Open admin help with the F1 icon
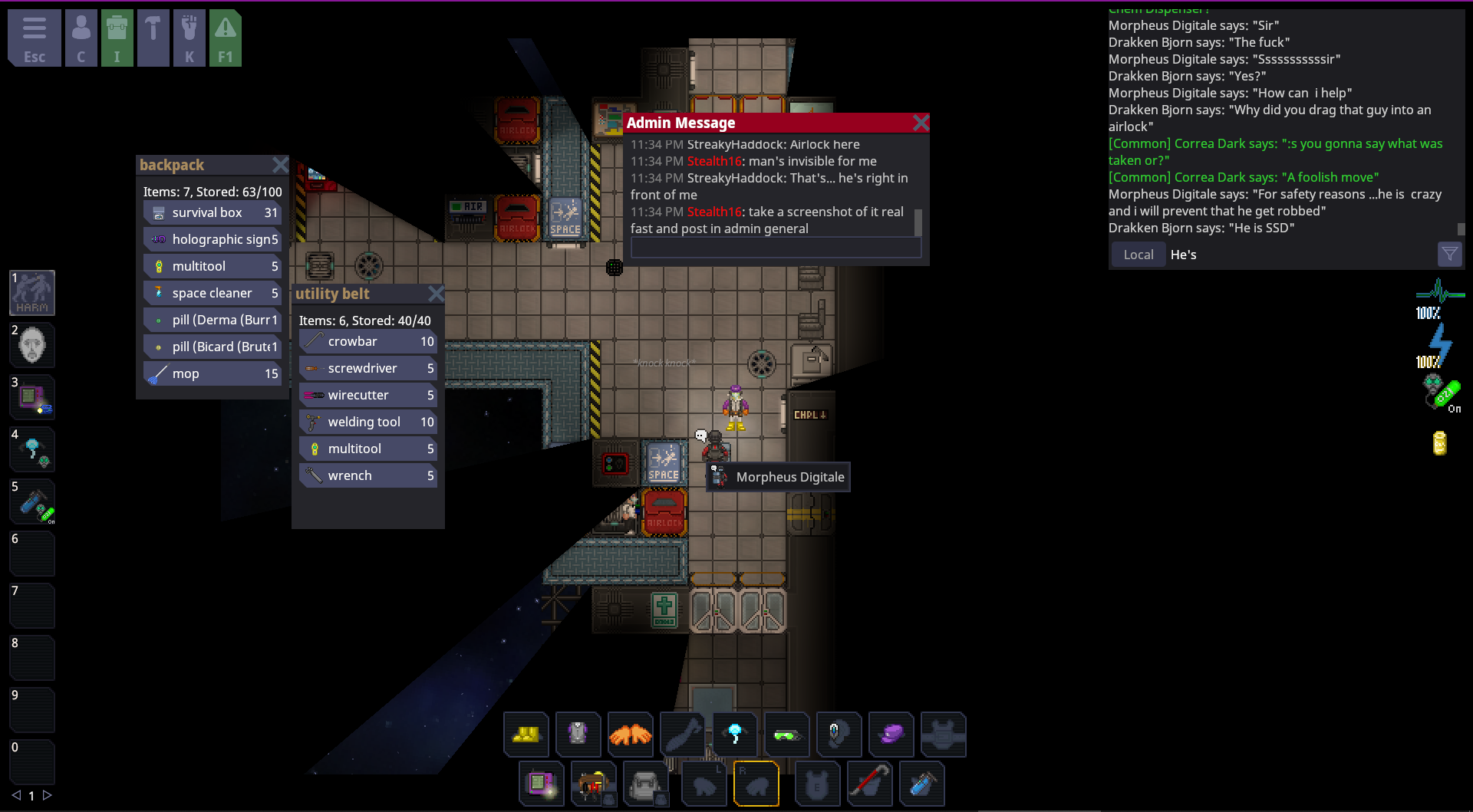 226,37
